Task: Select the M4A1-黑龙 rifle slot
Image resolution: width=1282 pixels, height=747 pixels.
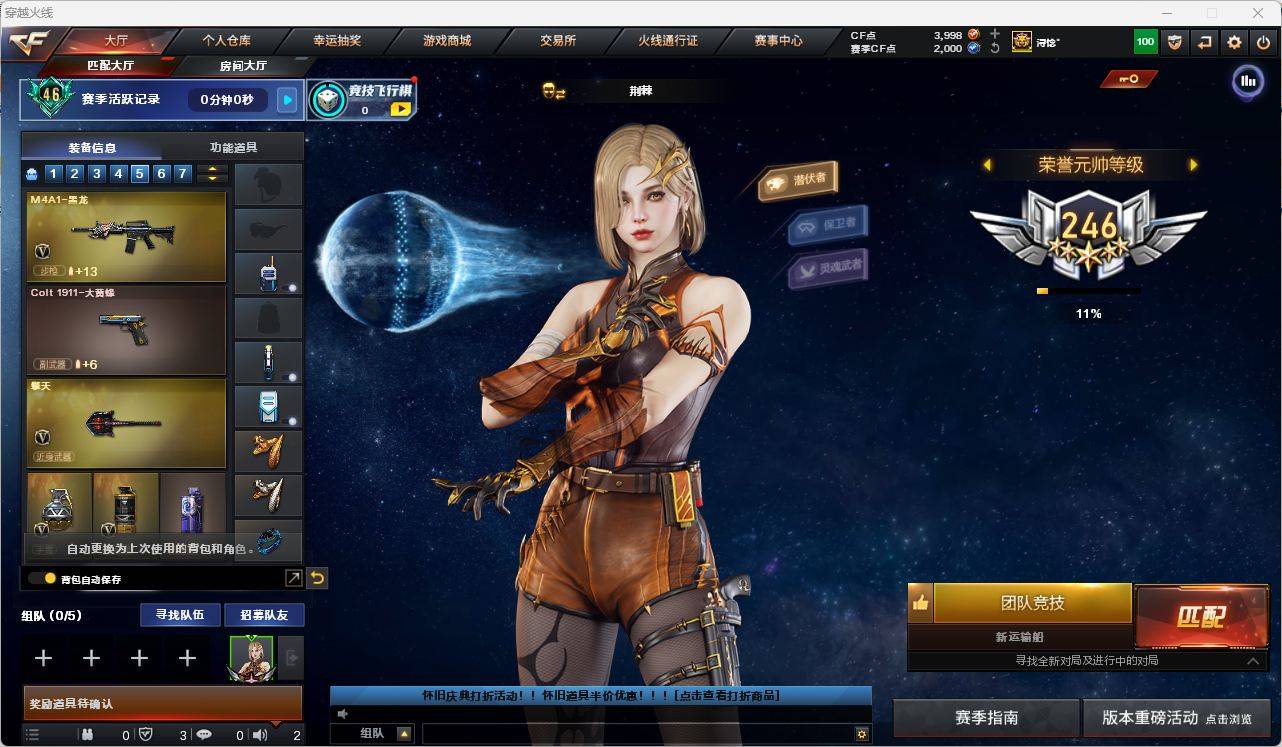Action: coord(126,237)
